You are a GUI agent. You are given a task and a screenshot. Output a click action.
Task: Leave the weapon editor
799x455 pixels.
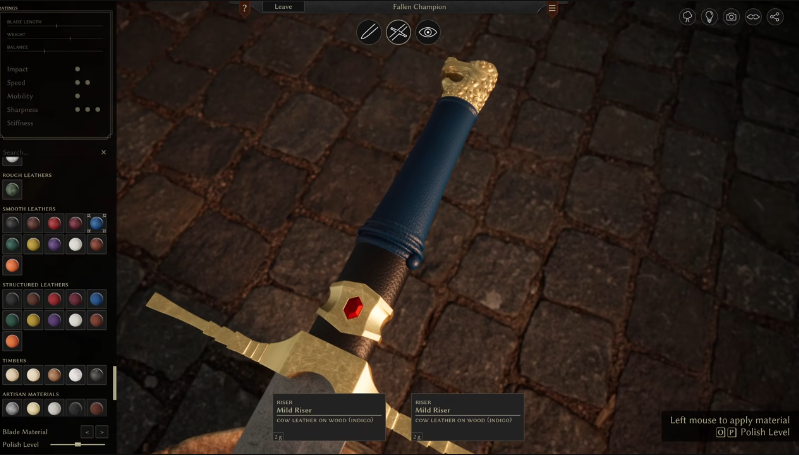283,7
